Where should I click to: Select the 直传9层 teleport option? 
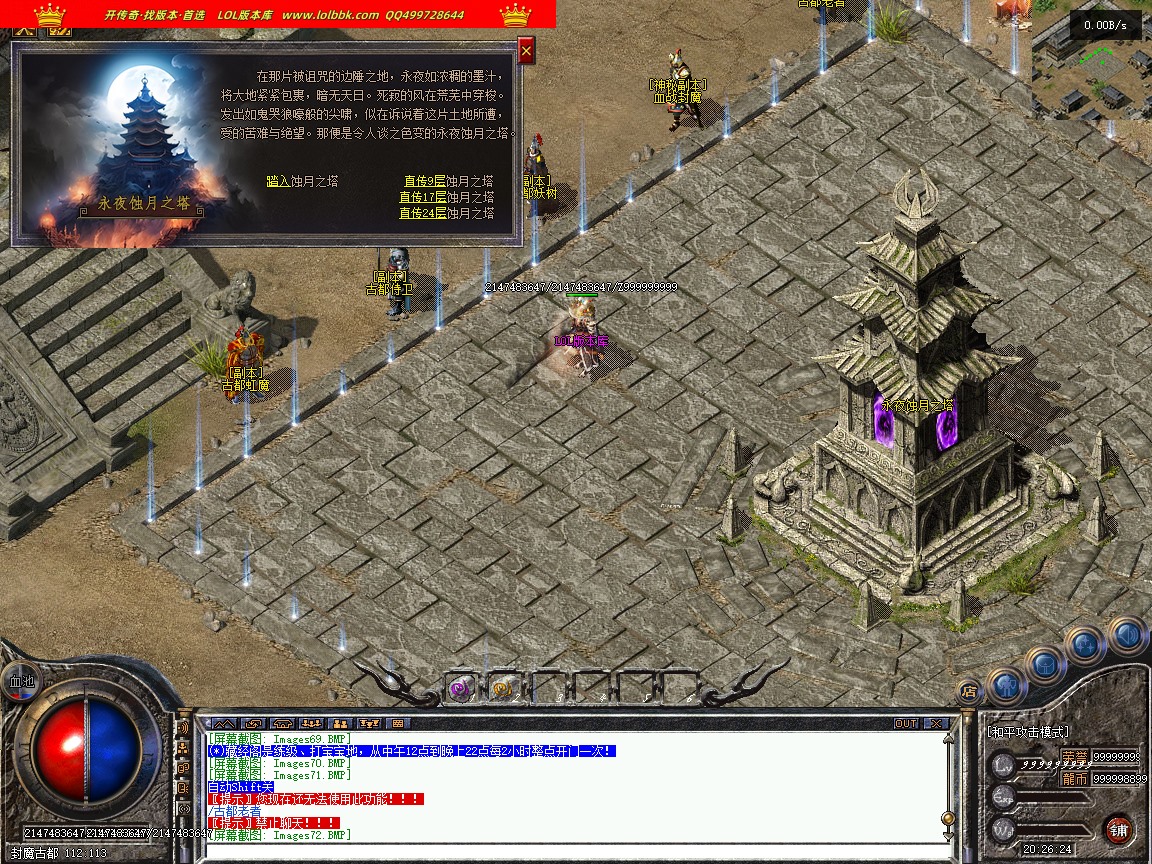(425, 181)
